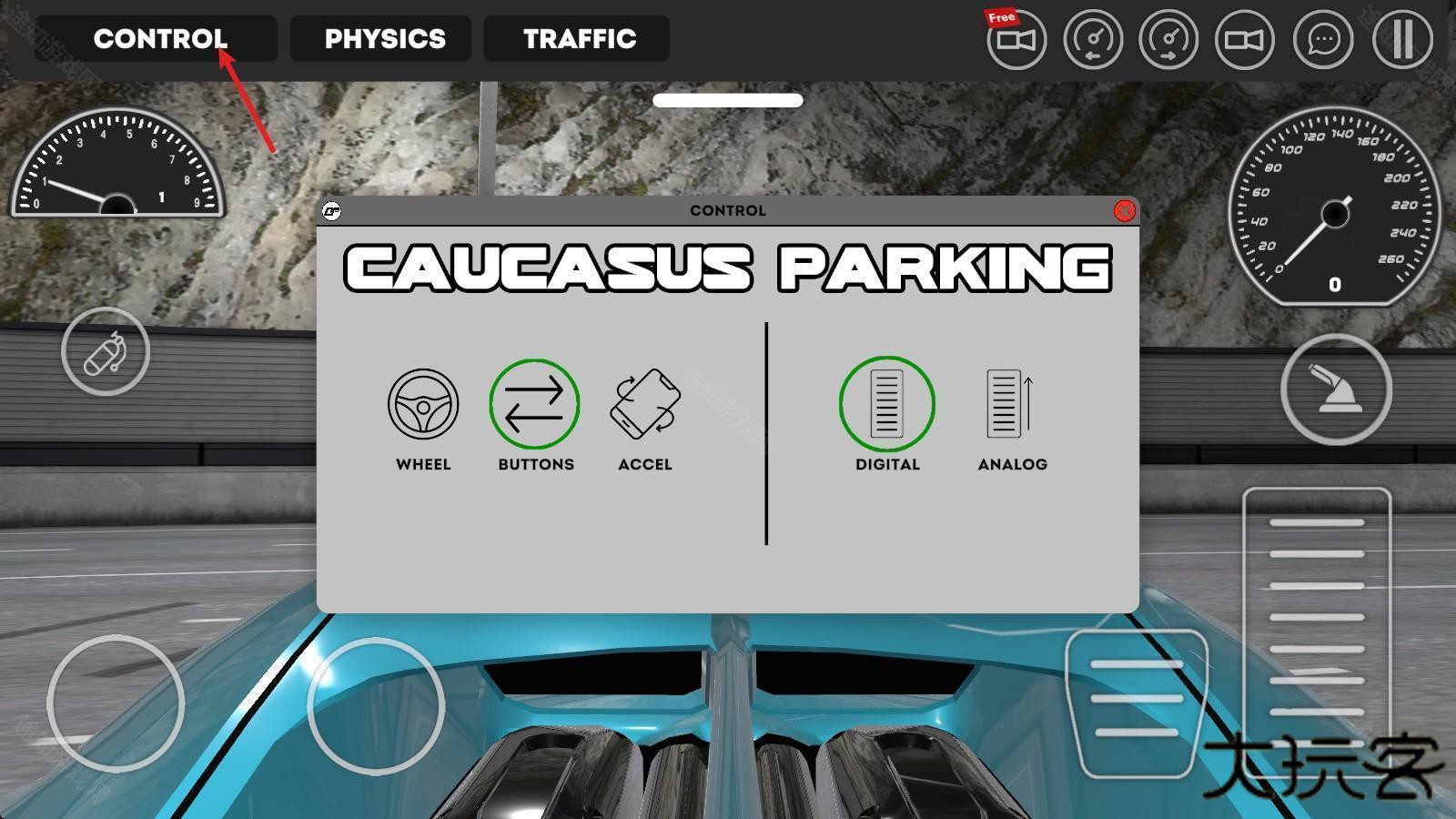This screenshot has height=819, width=1456.
Task: Choose BUTTONS steering control
Action: click(535, 405)
